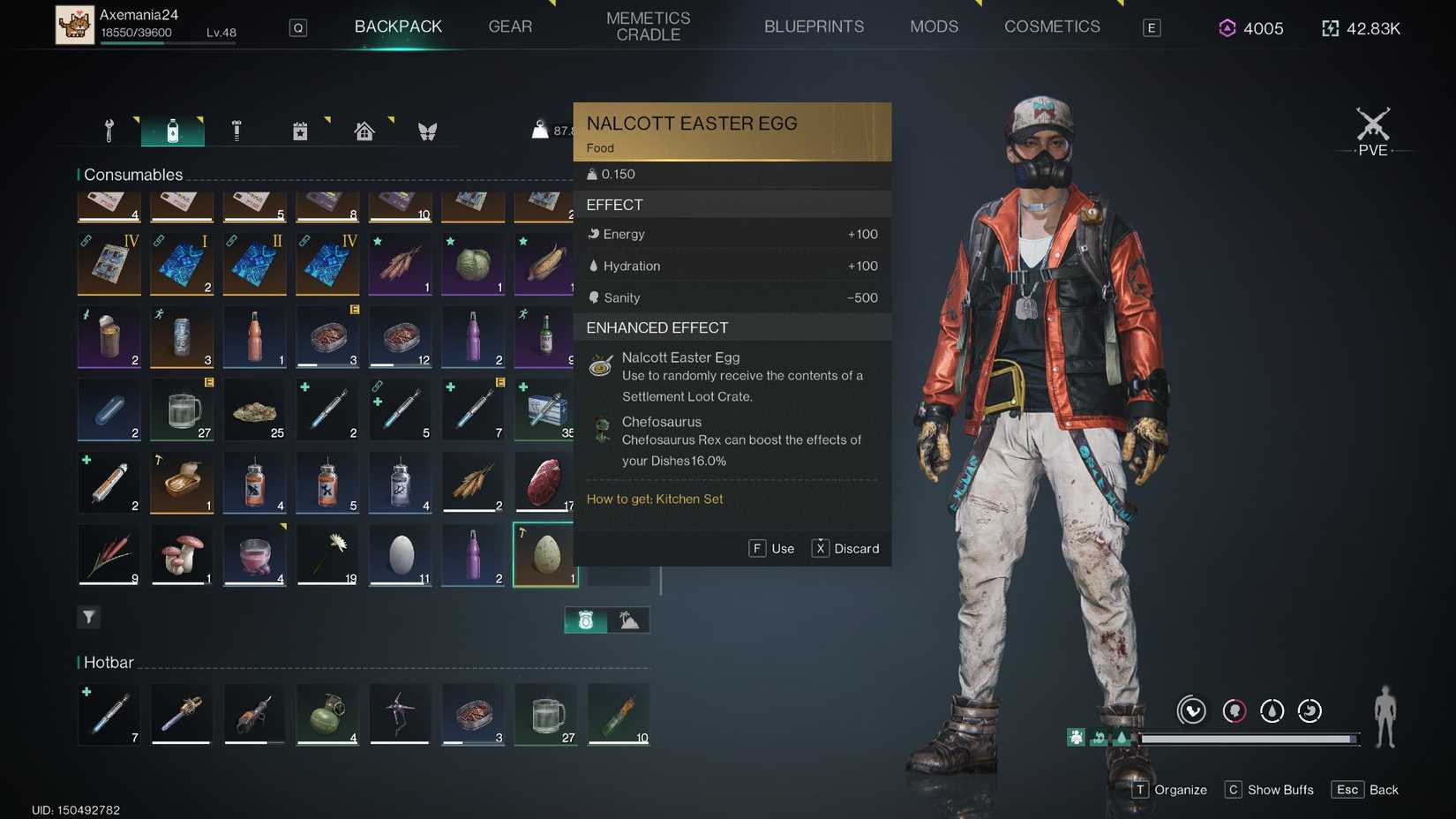
Task: Open the Tools category with wrench icon
Action: (x=109, y=130)
